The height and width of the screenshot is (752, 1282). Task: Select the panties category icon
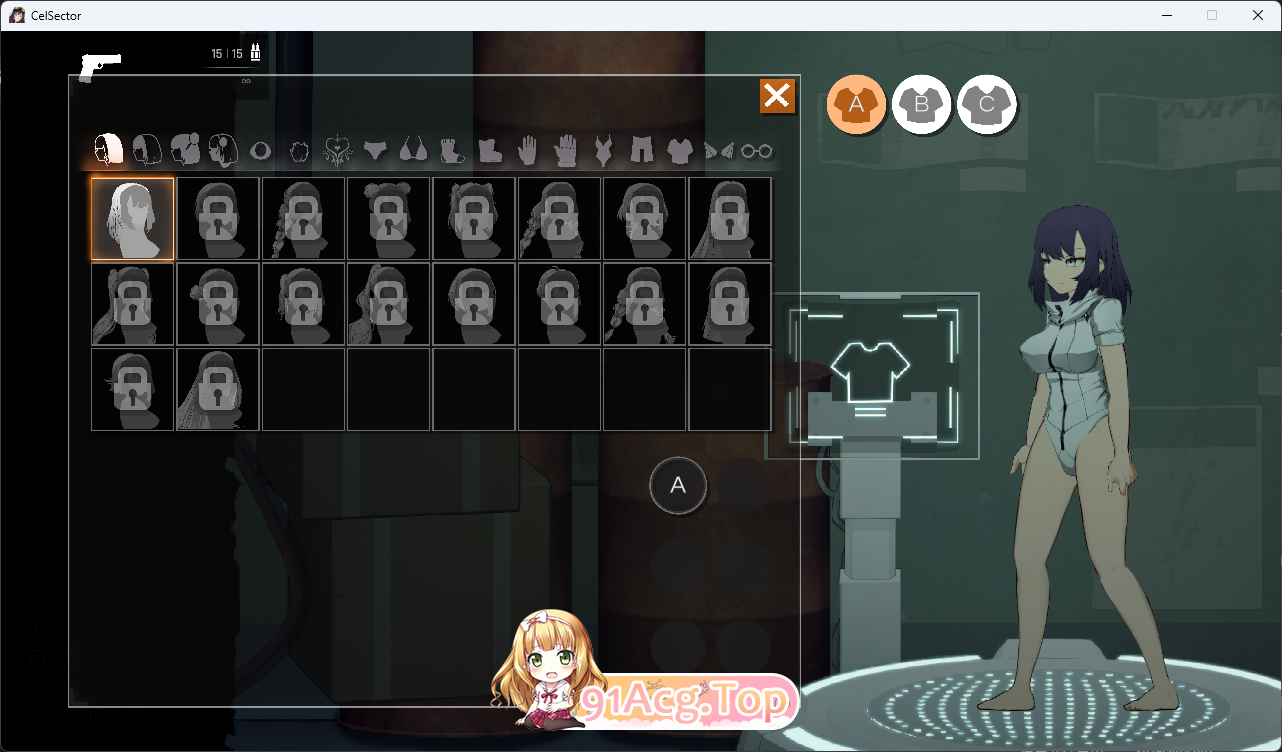375,150
